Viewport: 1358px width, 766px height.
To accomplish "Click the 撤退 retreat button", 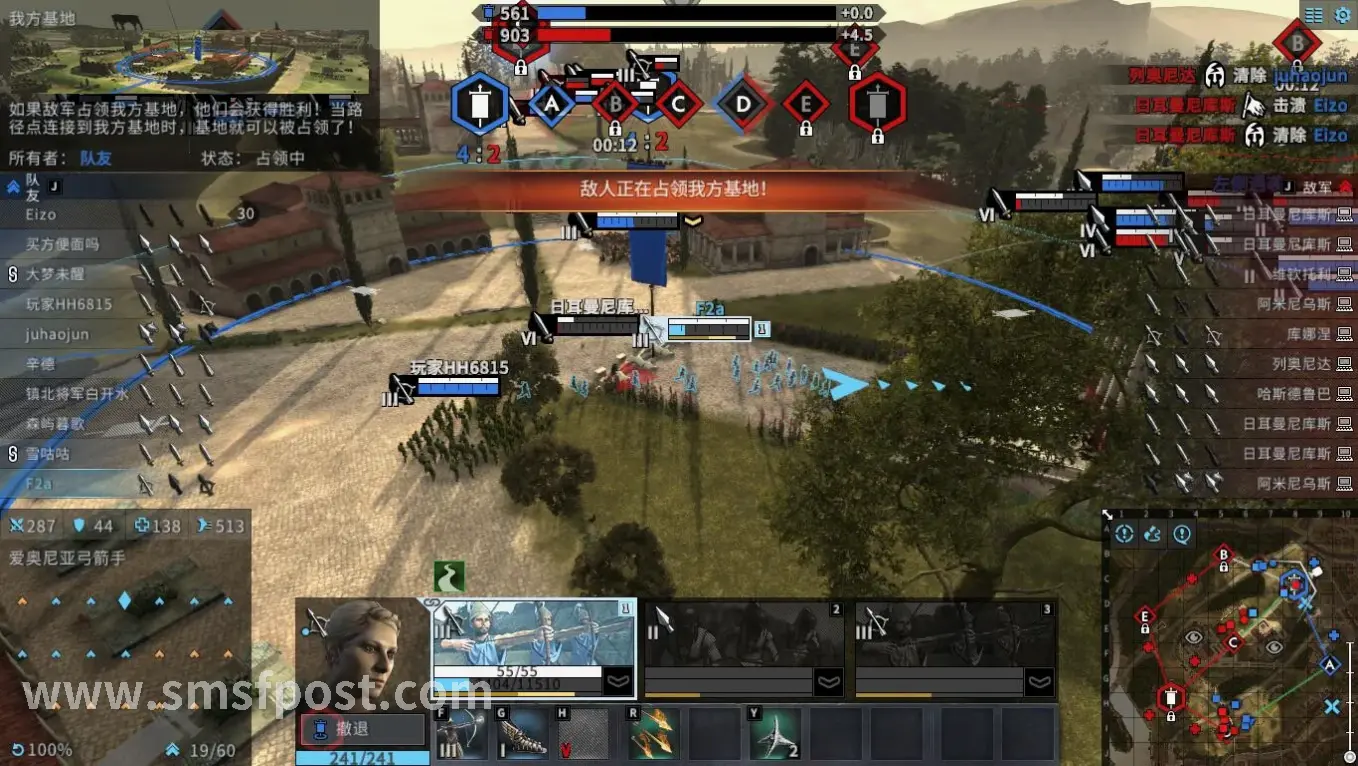I will click(363, 727).
